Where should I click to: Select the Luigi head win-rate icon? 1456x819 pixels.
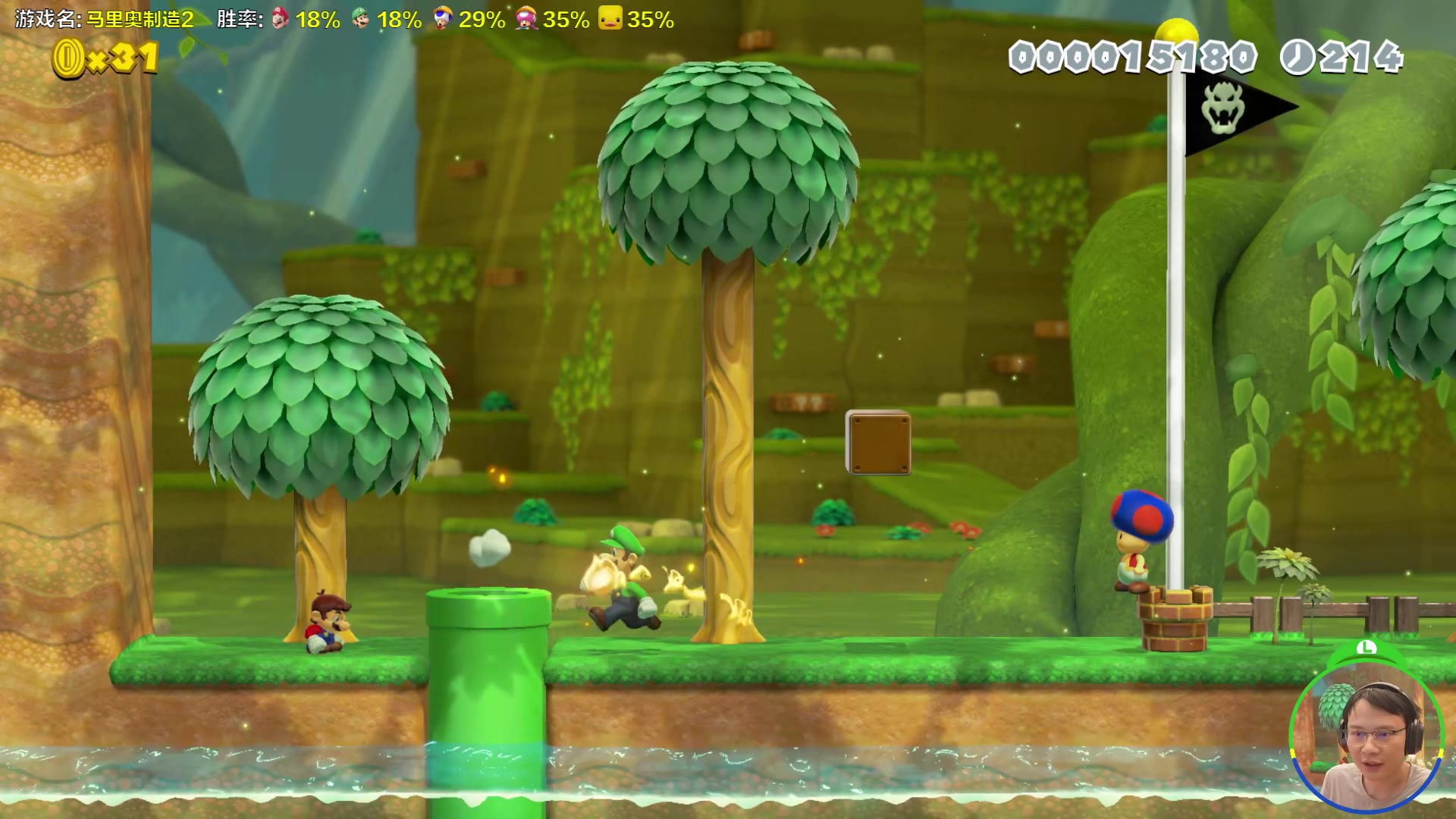[361, 18]
